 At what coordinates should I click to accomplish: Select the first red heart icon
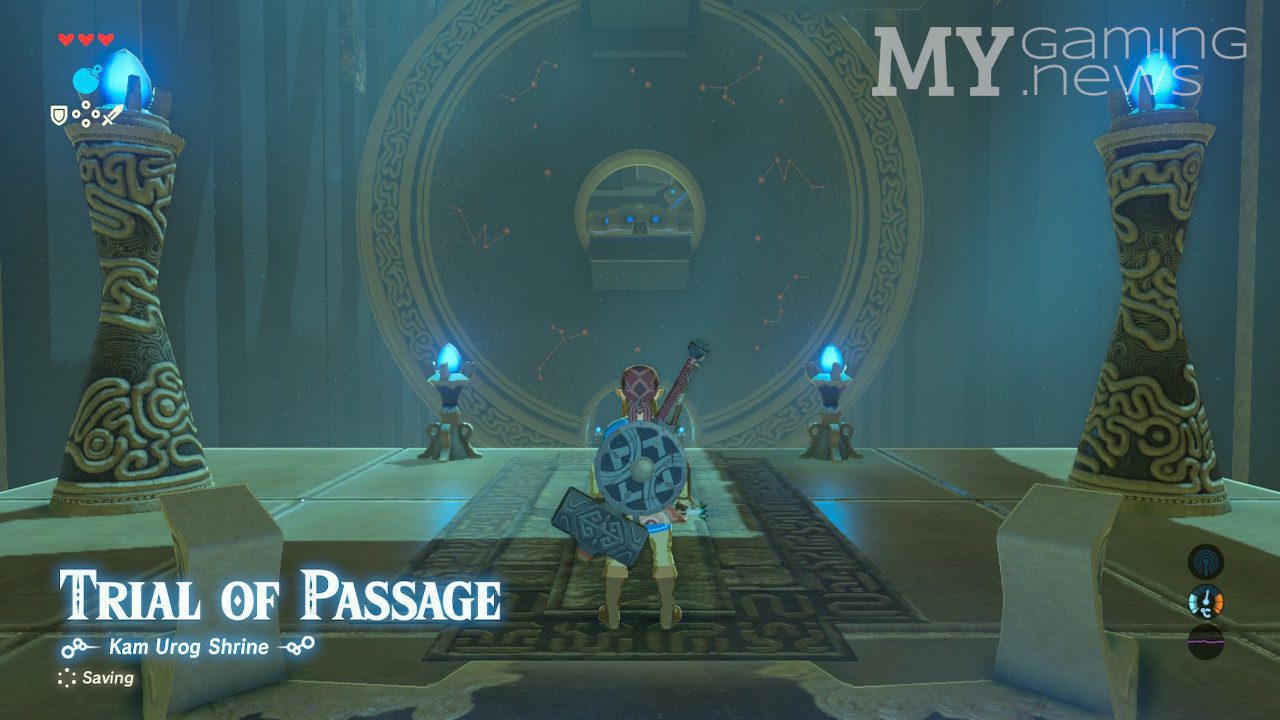[66, 38]
